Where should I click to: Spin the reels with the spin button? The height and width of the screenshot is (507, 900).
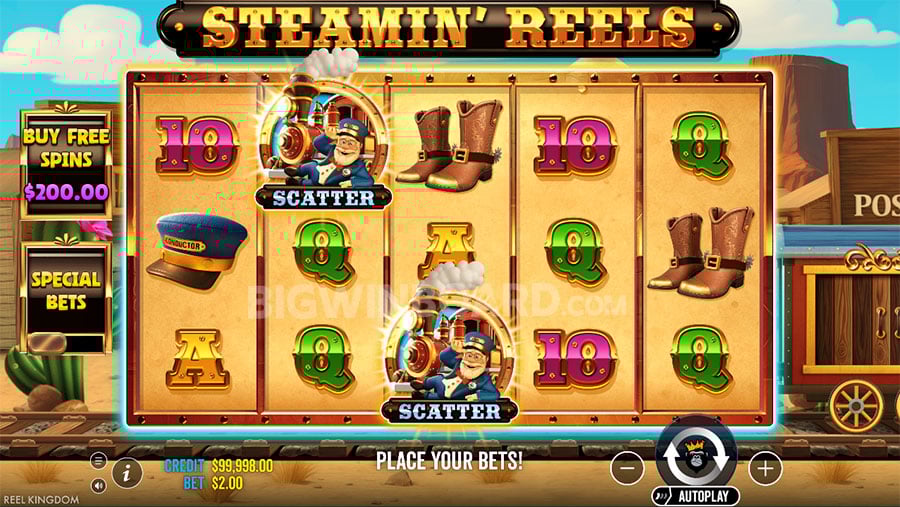(x=697, y=454)
